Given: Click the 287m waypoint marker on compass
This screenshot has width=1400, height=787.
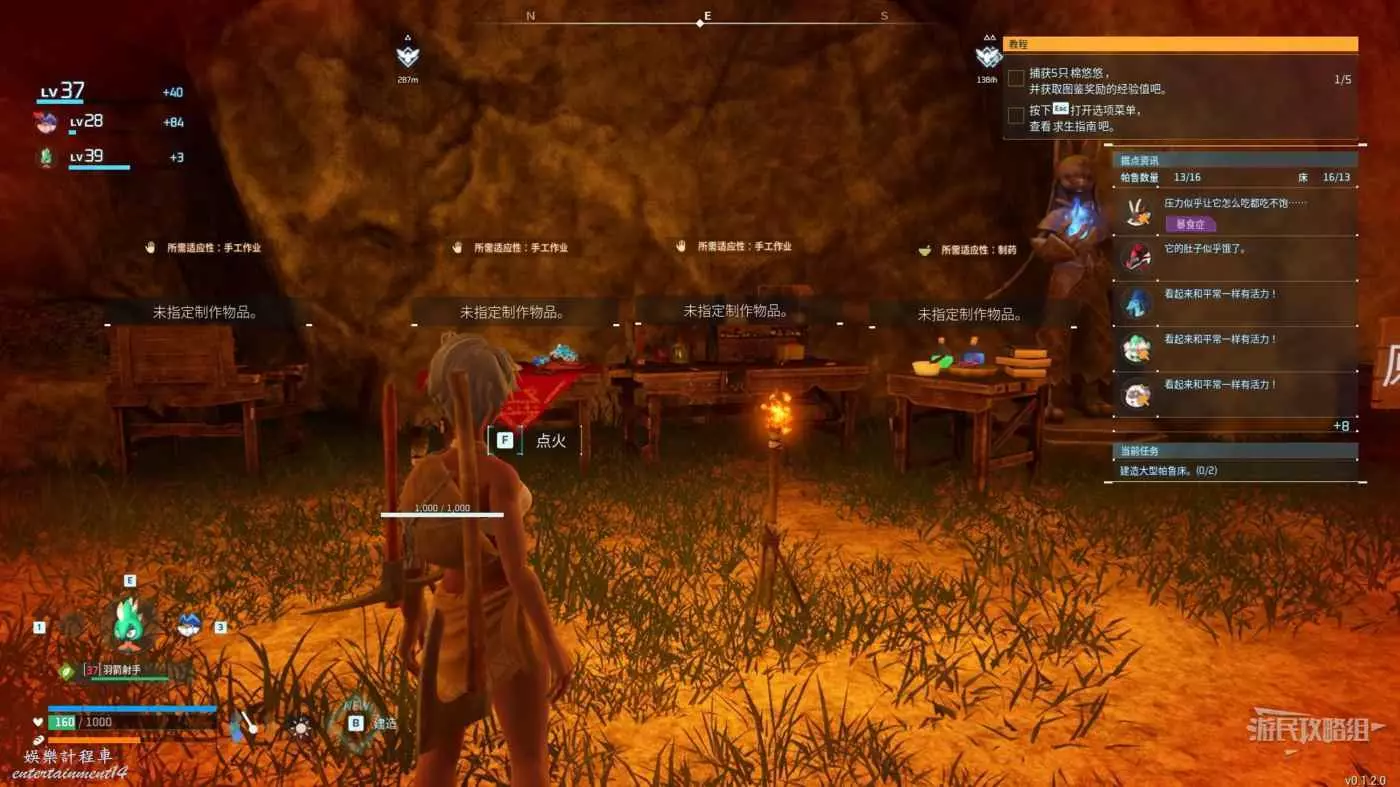Looking at the screenshot, I should tap(407, 56).
